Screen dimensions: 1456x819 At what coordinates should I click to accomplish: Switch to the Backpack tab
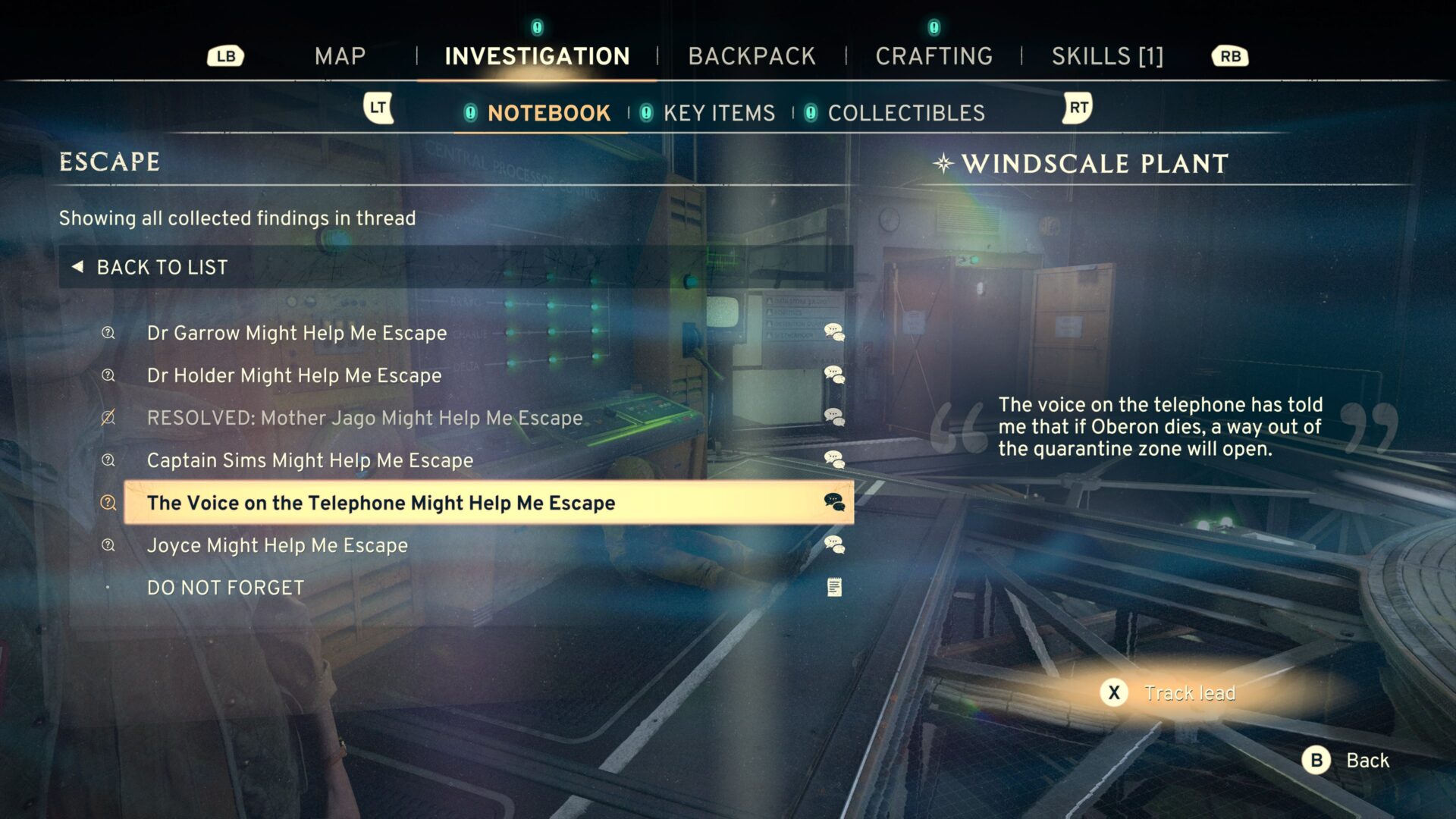752,56
